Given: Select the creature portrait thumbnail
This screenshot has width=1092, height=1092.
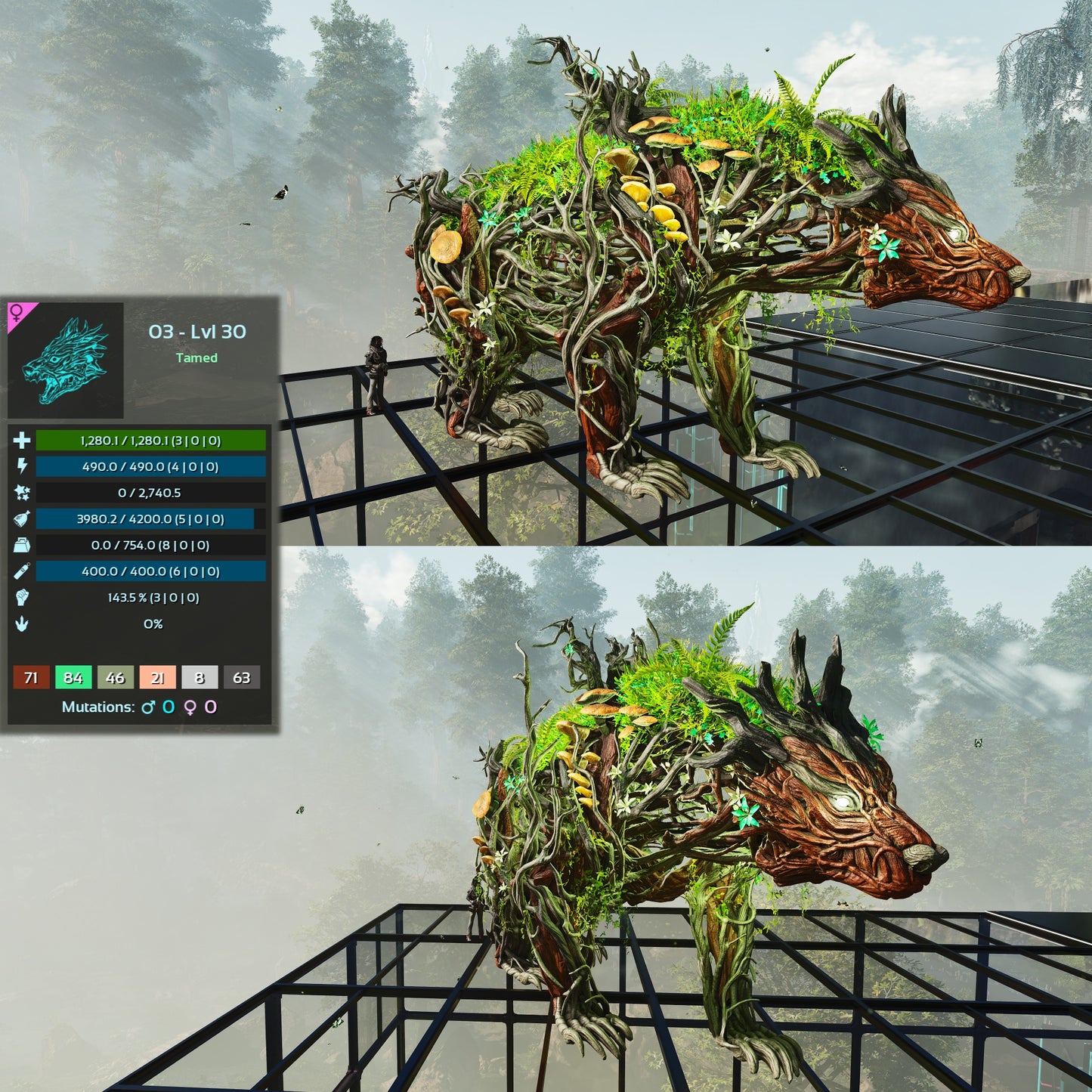Looking at the screenshot, I should pyautogui.click(x=66, y=360).
